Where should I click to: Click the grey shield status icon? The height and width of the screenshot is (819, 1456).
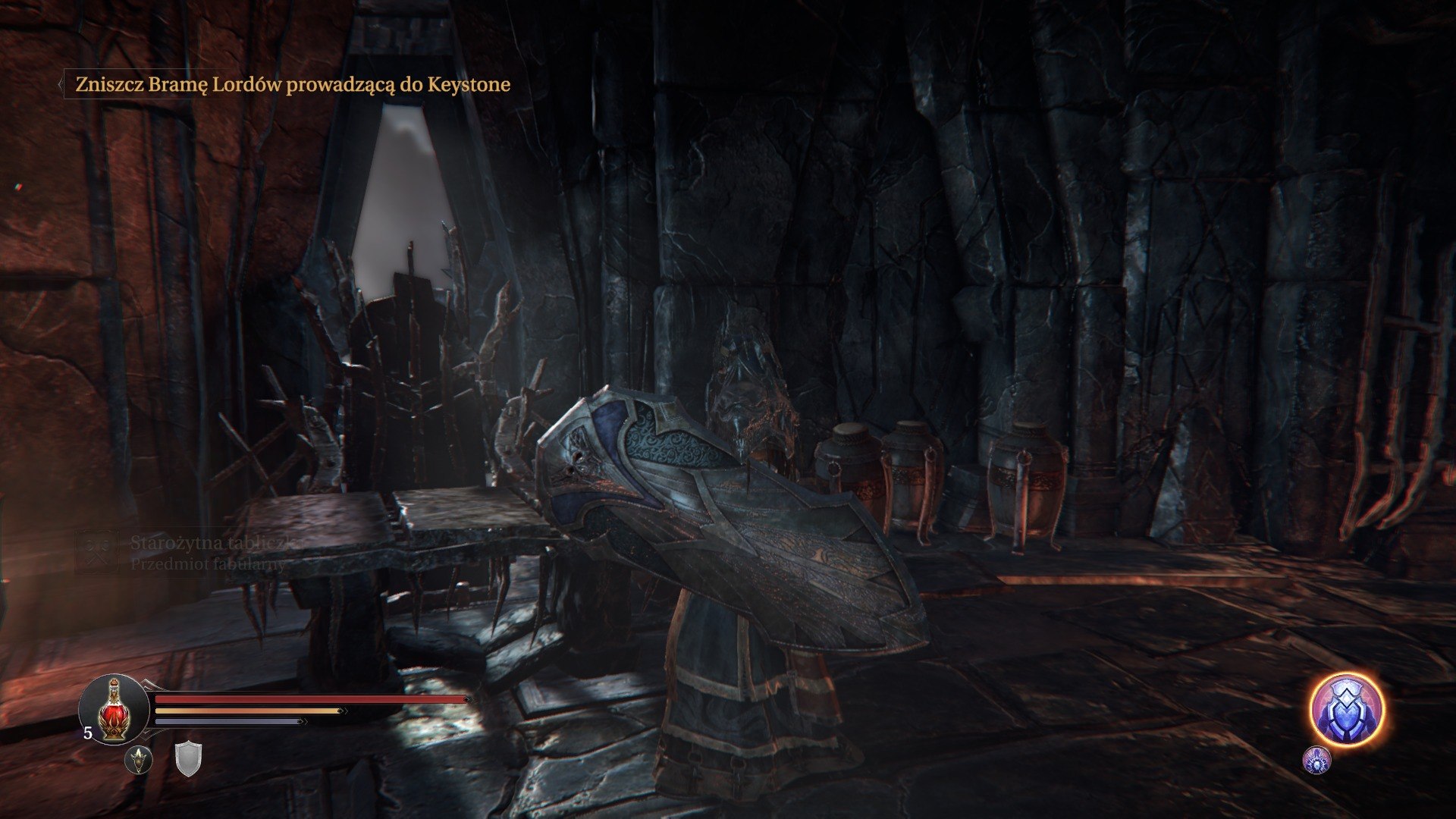(x=188, y=759)
